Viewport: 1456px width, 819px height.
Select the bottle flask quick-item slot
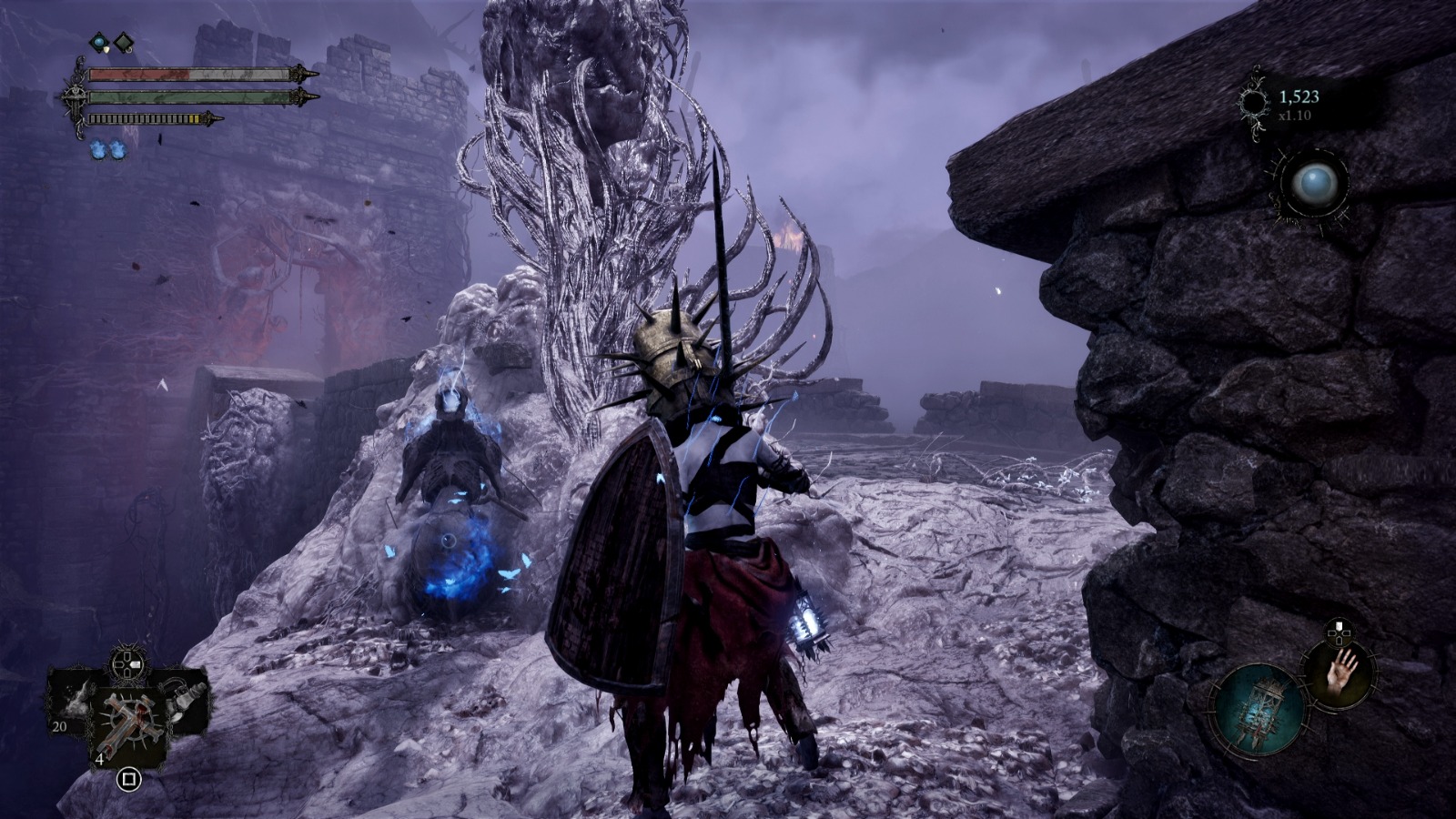(187, 702)
